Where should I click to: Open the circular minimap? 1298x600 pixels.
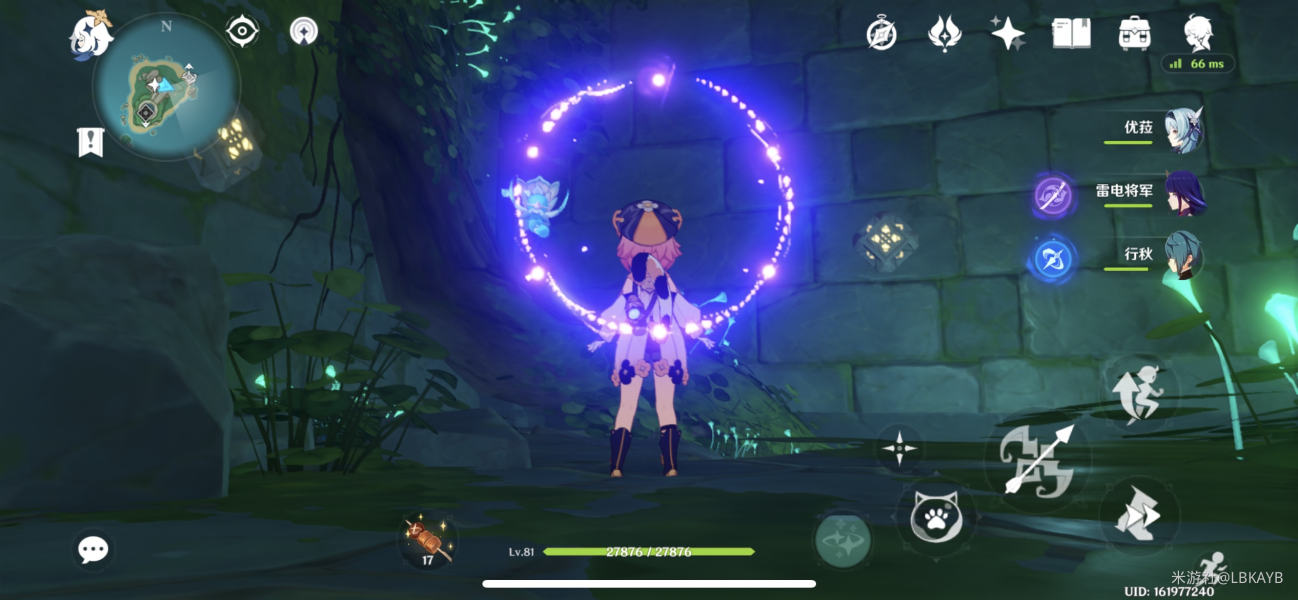point(166,86)
